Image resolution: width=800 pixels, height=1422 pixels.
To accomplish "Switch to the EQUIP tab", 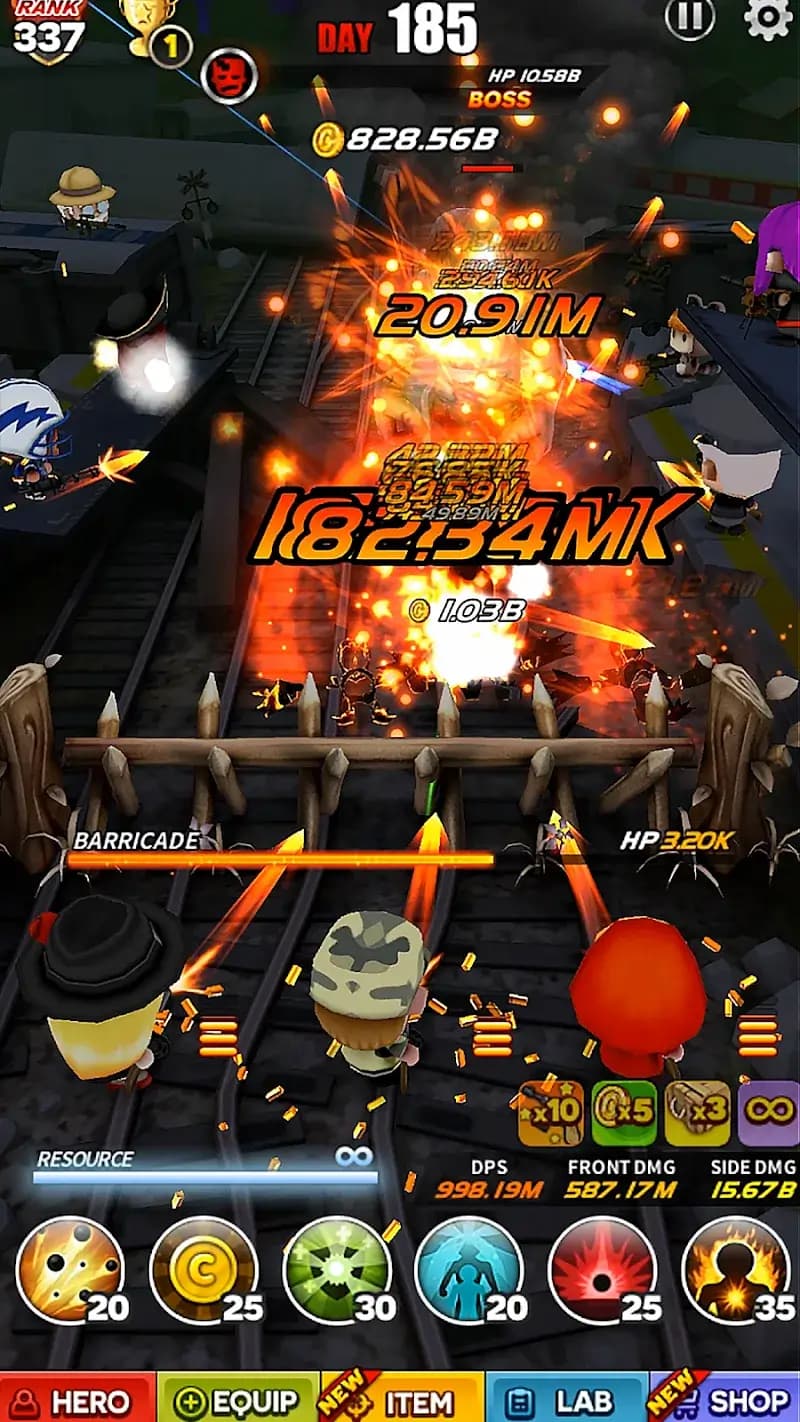I will coord(238,1398).
